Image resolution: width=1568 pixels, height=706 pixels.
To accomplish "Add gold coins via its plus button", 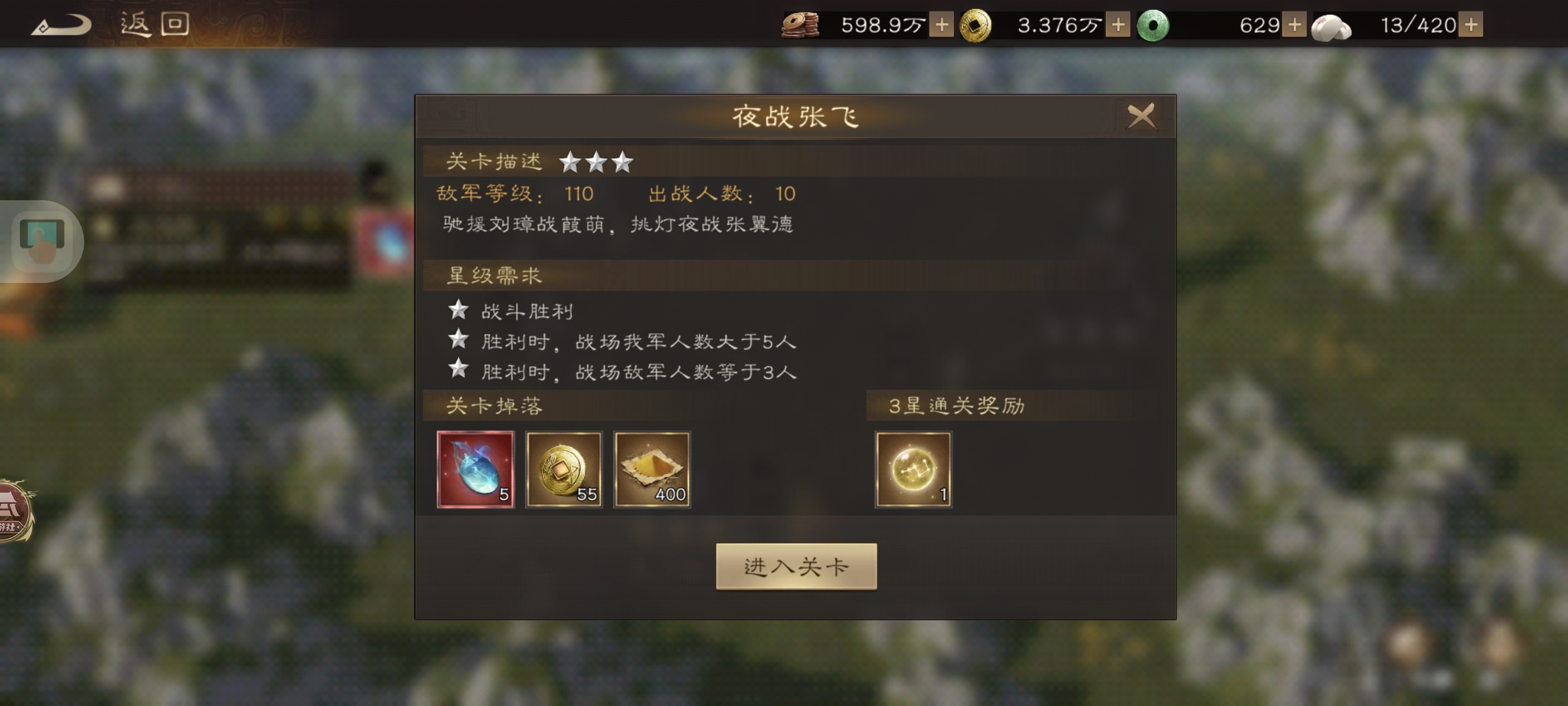I will [x=1119, y=26].
